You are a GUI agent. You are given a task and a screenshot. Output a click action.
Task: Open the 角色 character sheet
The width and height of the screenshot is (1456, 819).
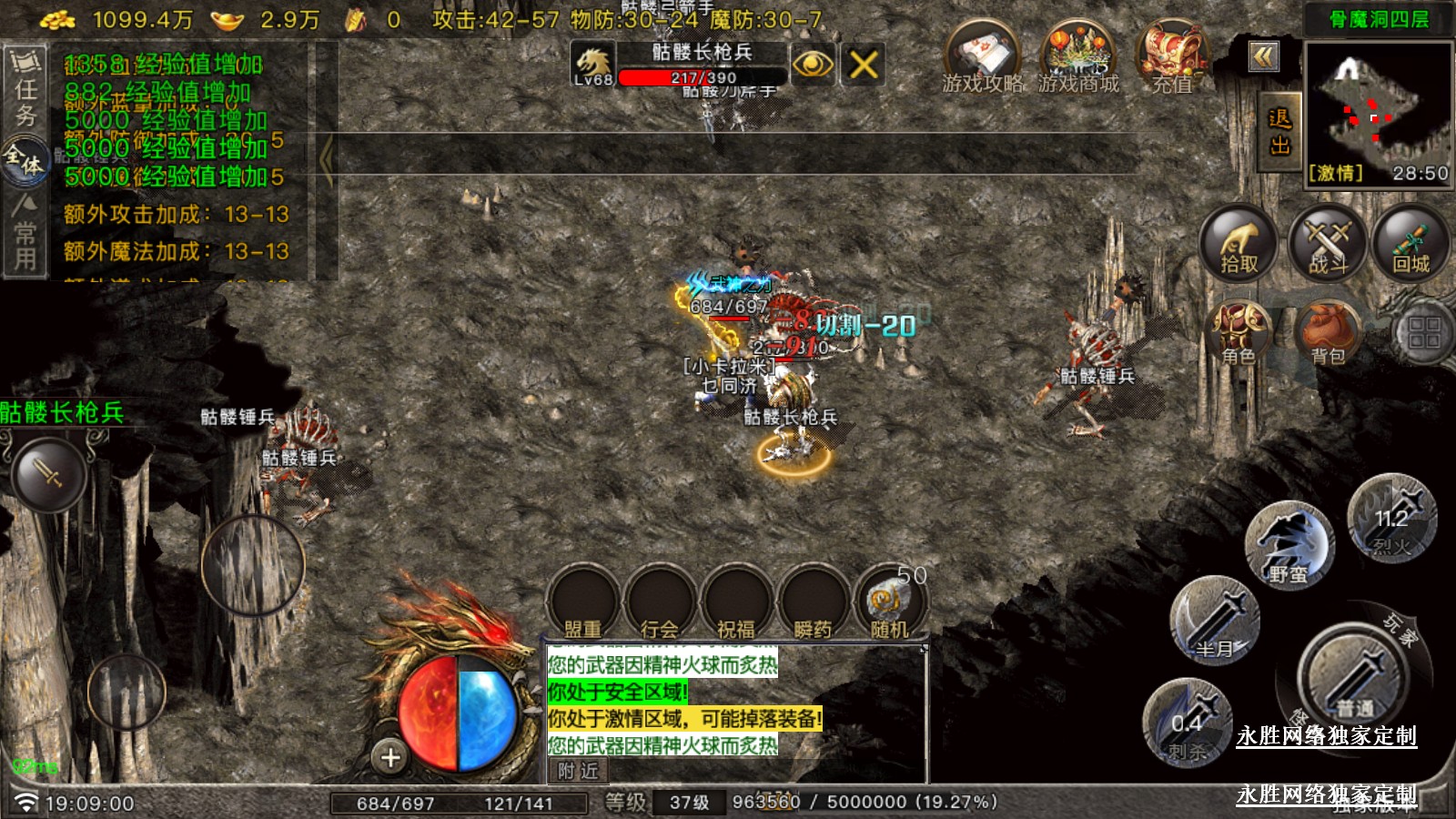point(1238,332)
